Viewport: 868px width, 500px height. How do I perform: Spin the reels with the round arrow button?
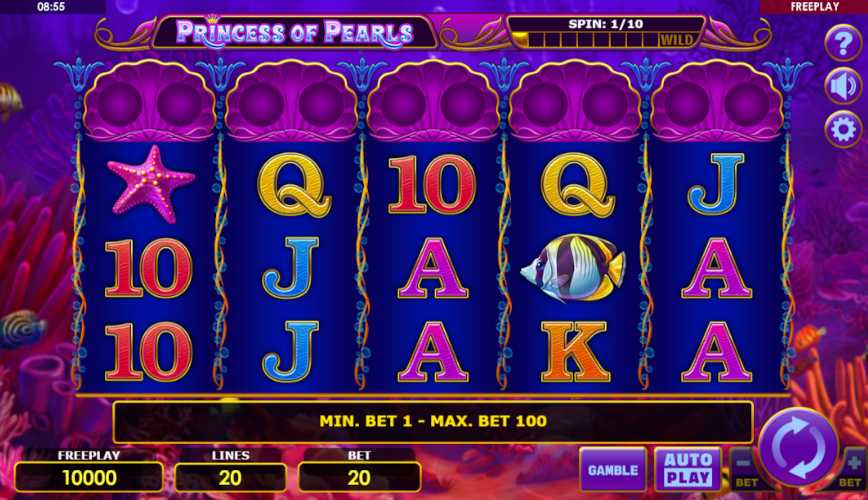[x=798, y=445]
